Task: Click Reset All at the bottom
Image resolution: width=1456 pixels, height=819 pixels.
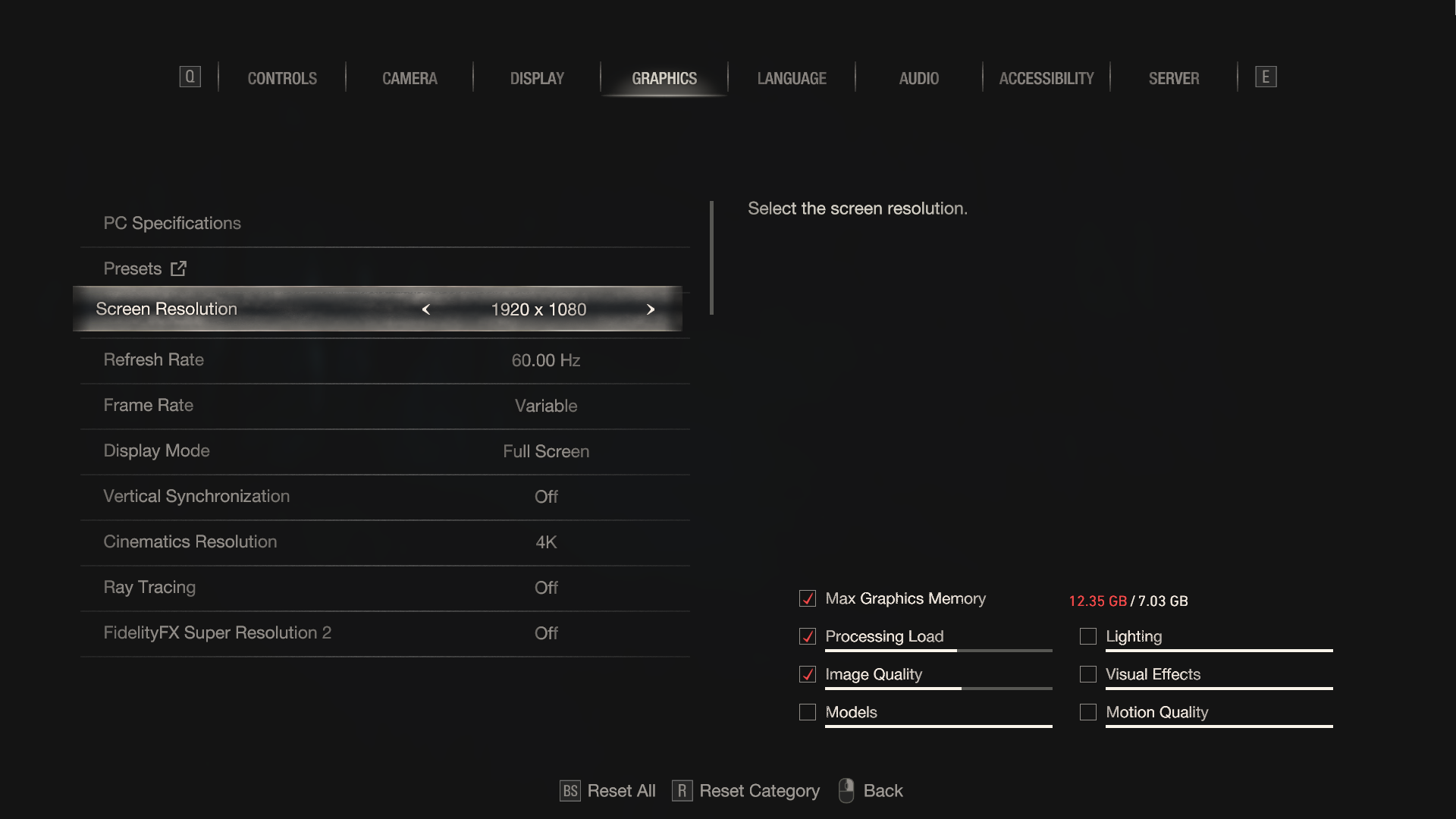Action: 620,791
